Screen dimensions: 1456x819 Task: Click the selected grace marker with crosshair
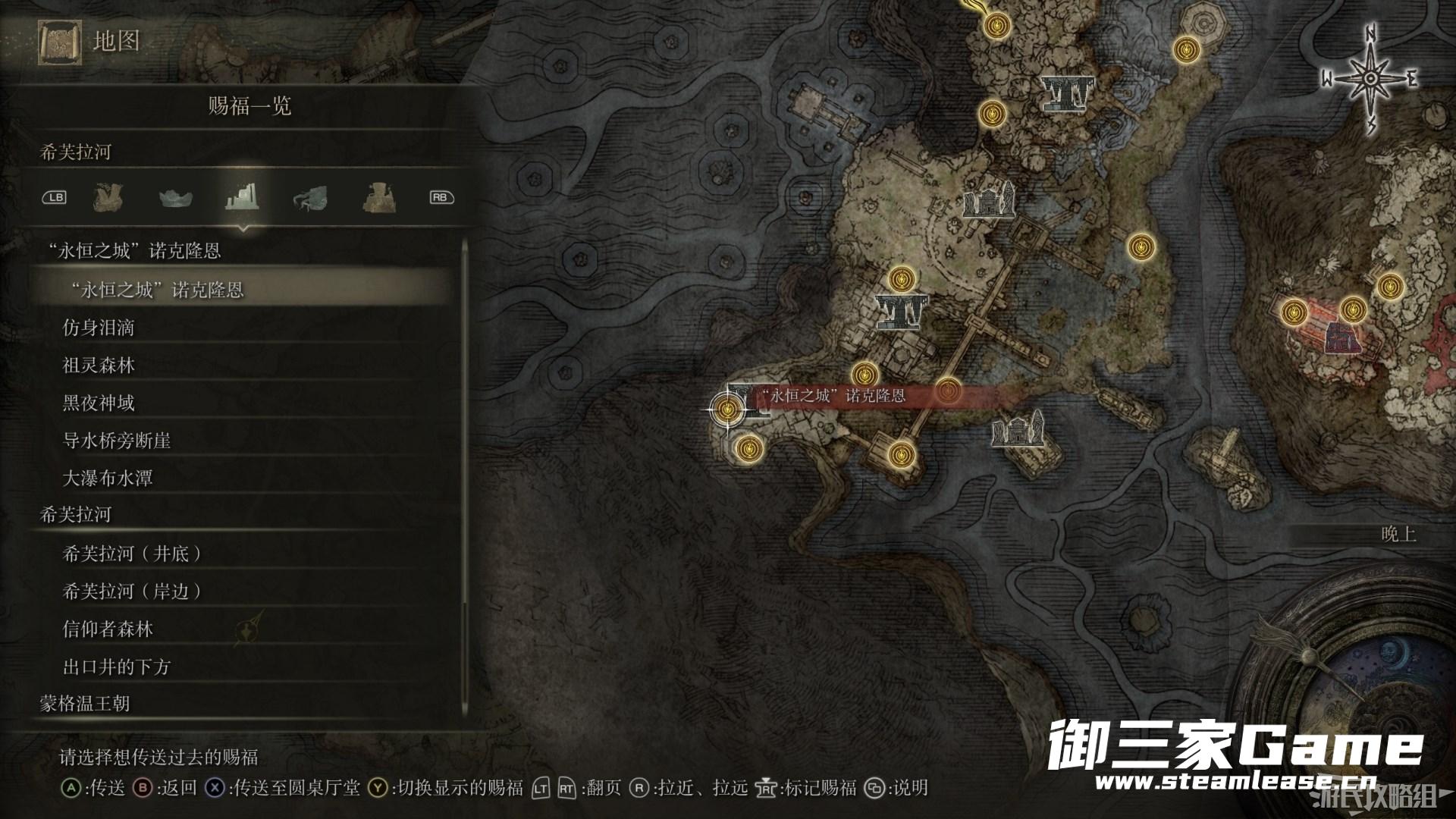(x=728, y=409)
